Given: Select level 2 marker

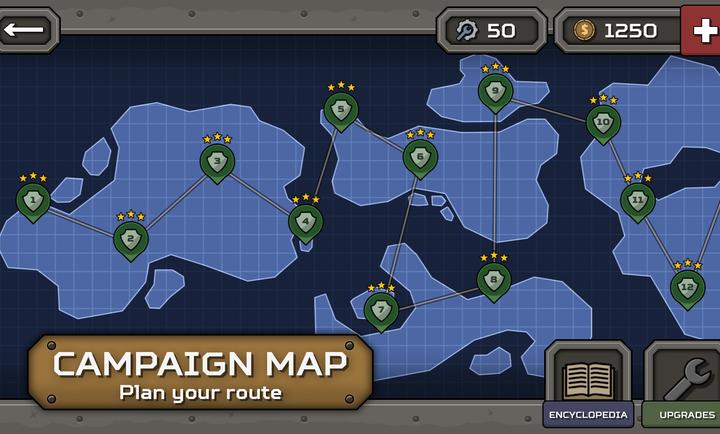Looking at the screenshot, I should (x=130, y=239).
